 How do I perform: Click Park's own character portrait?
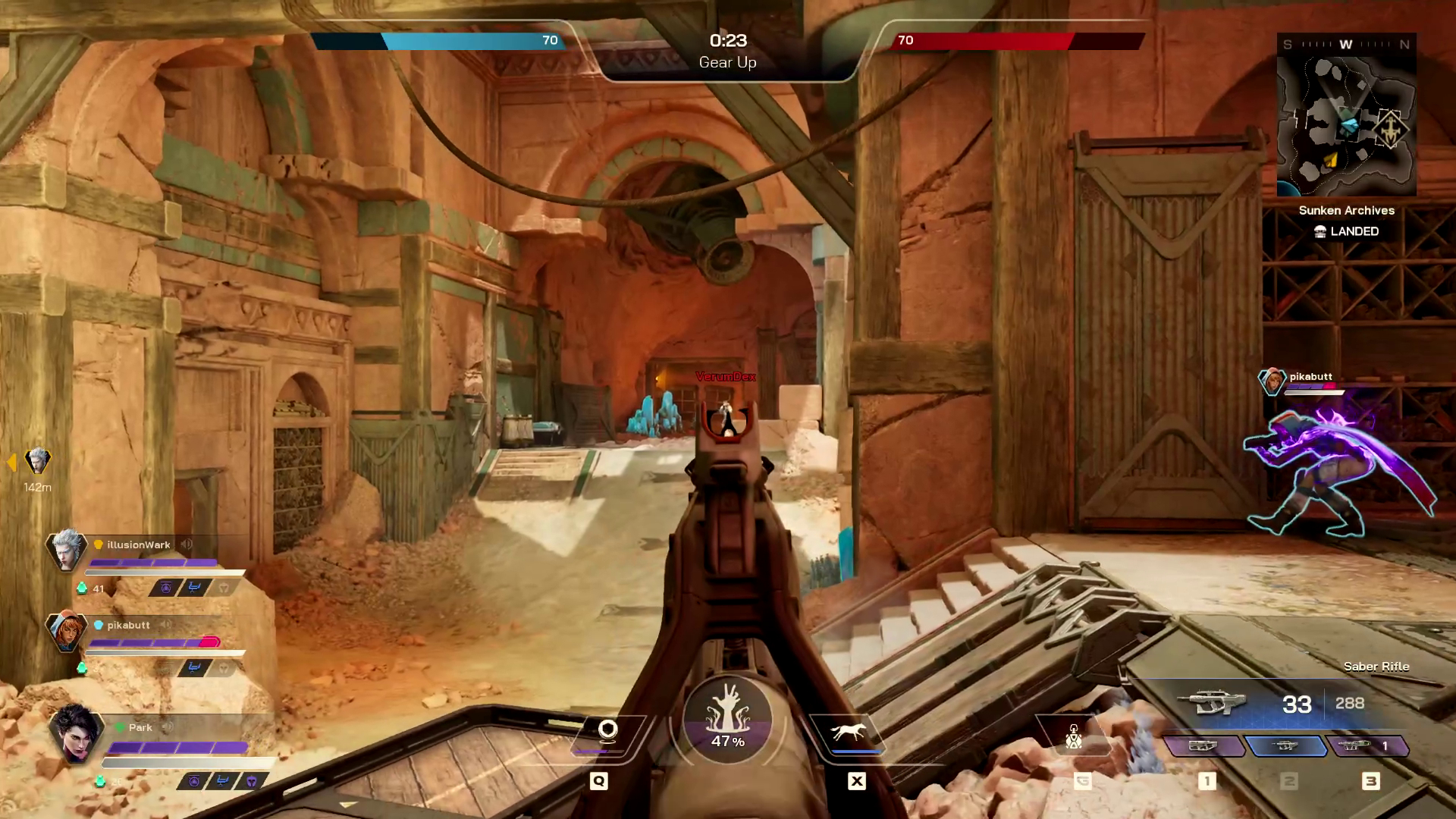(x=74, y=733)
